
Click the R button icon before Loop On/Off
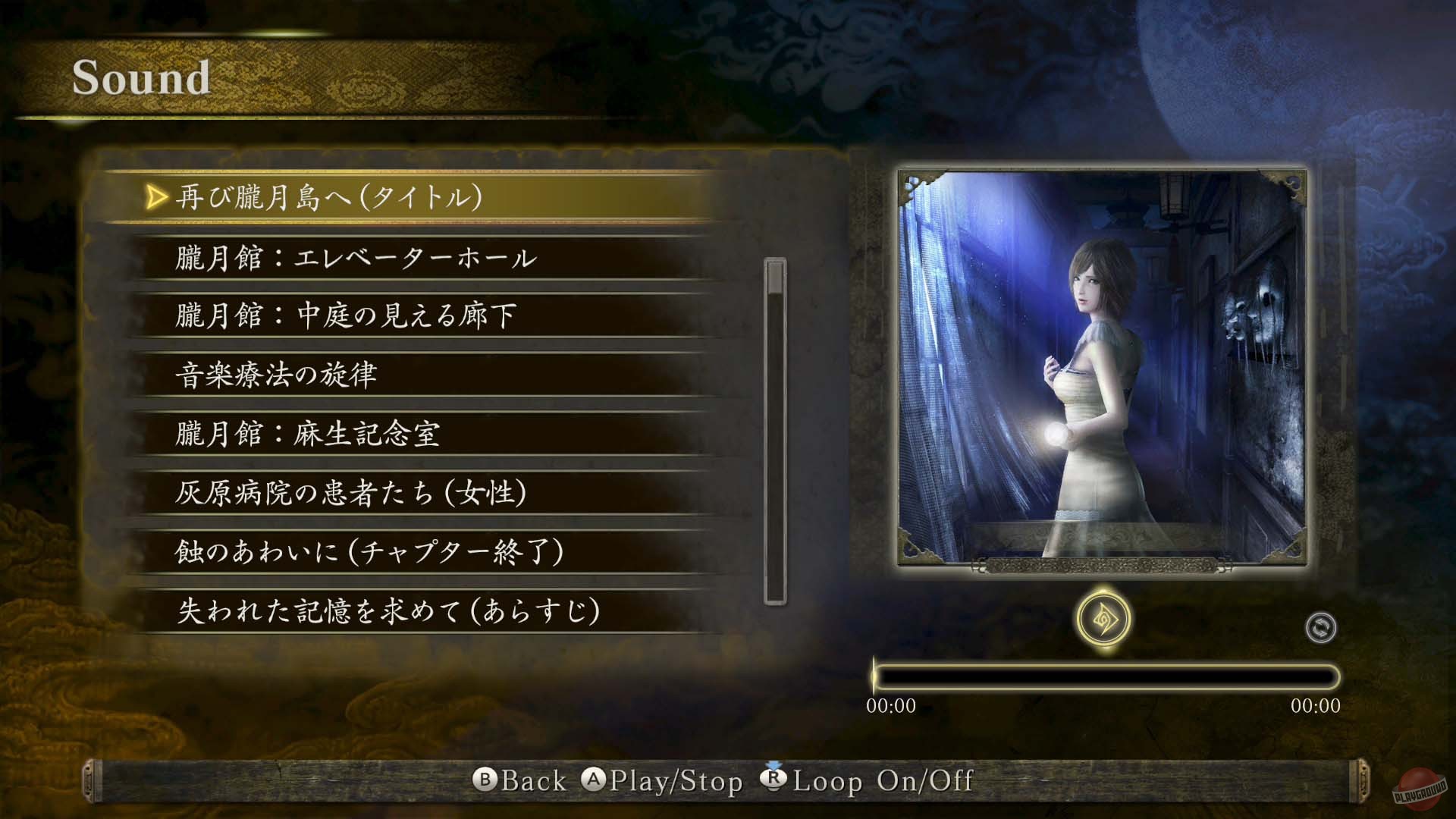[x=773, y=780]
